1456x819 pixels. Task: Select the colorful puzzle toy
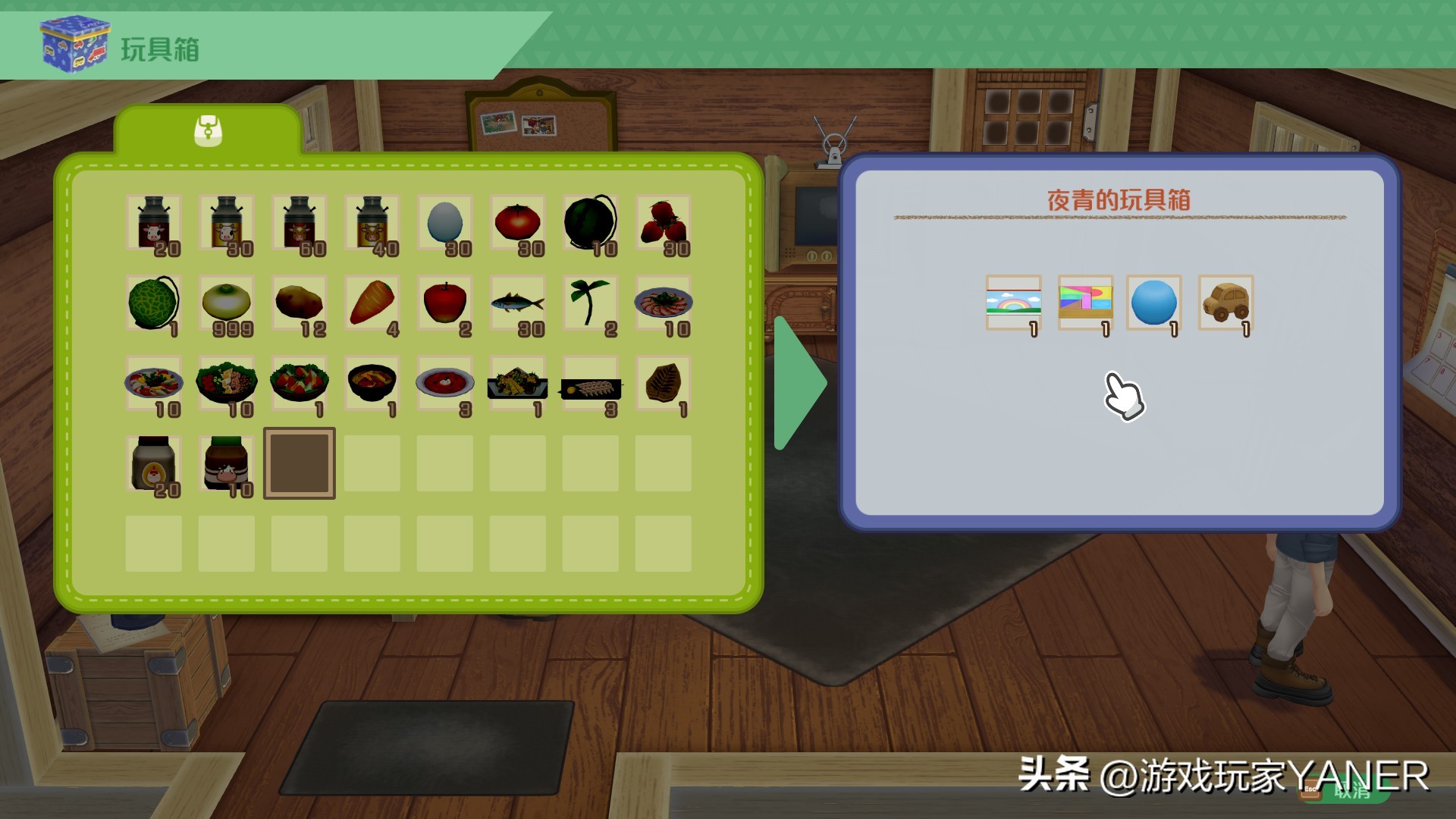[1084, 303]
